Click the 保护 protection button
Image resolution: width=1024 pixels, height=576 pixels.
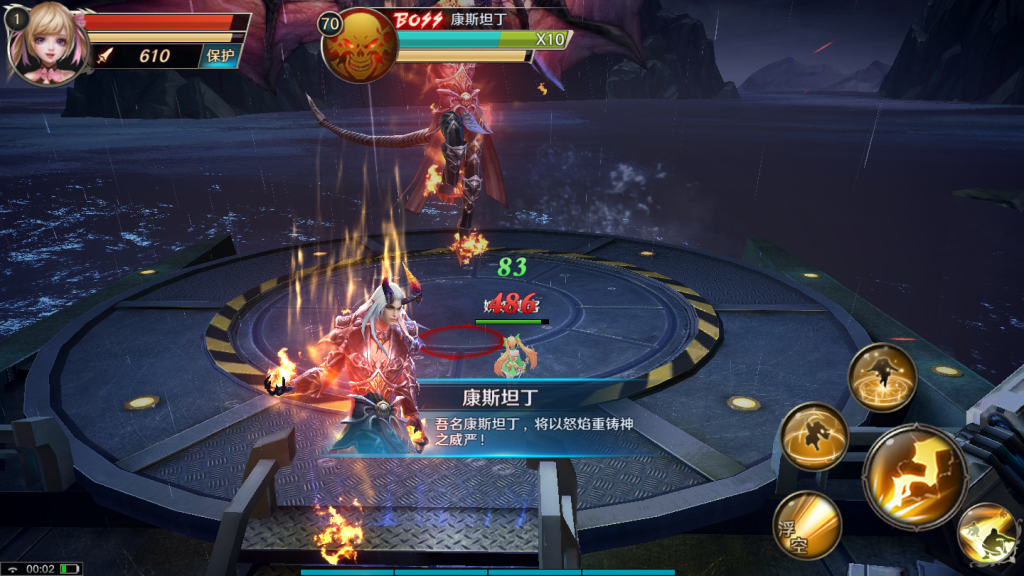(220, 56)
